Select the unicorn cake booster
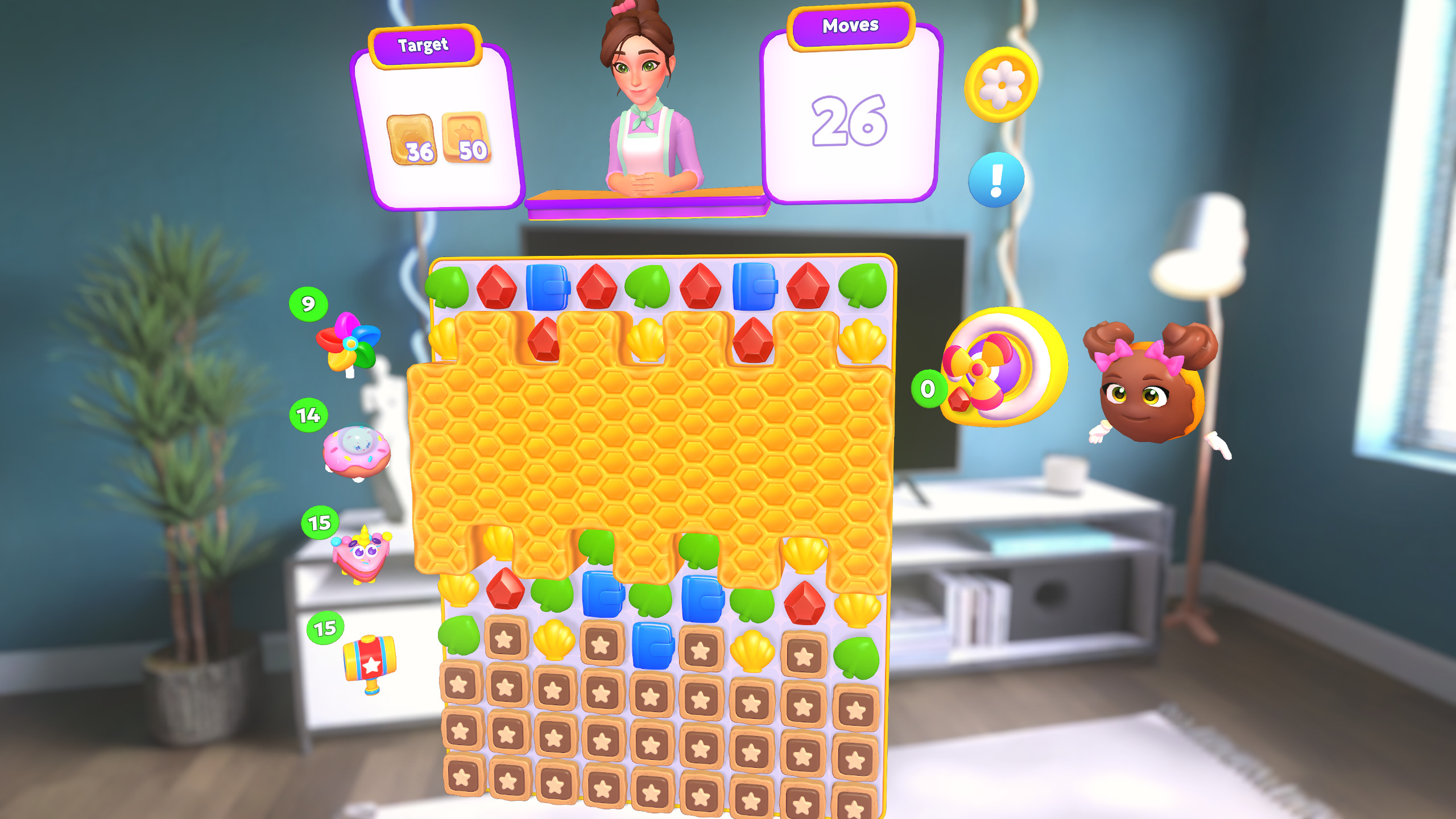 coord(362,555)
